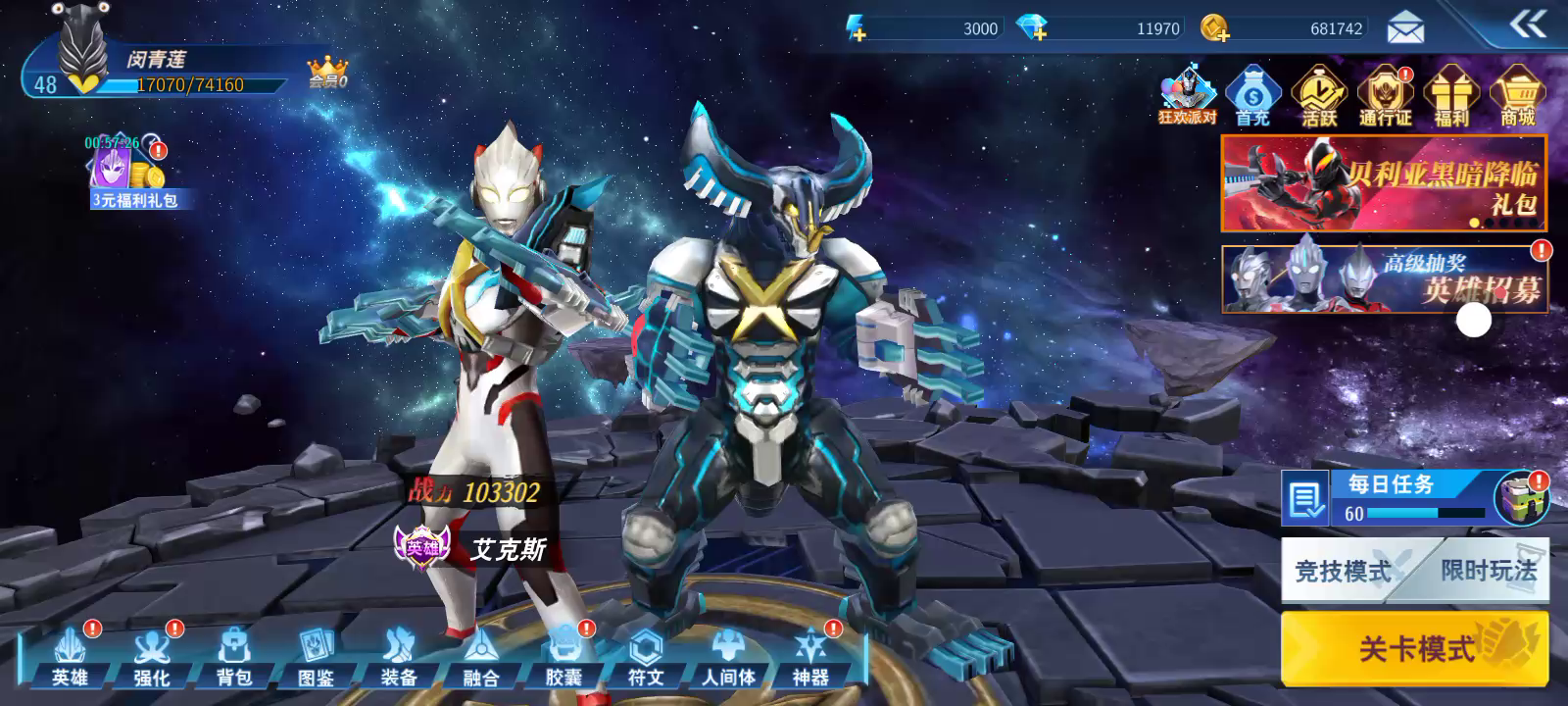Viewport: 1568px width, 706px height.
Task: Open the 图鉴 codex
Action: click(317, 657)
